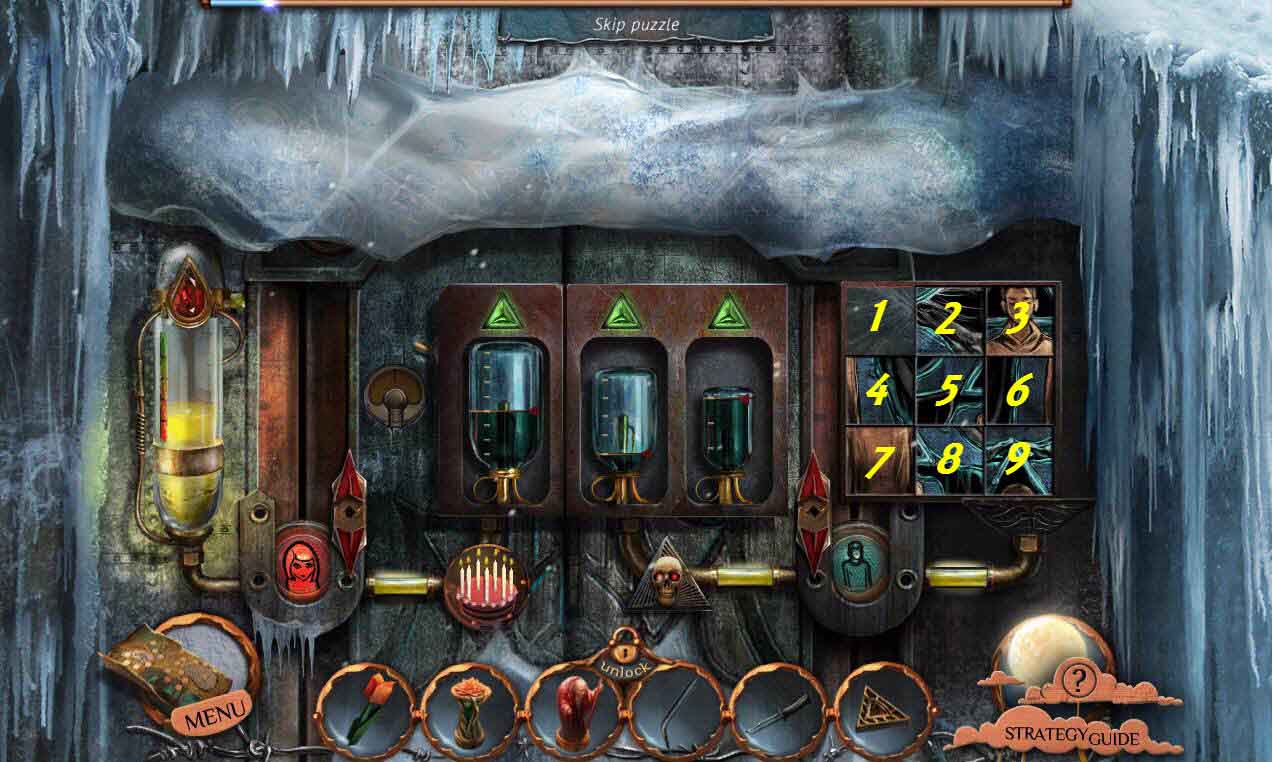The width and height of the screenshot is (1272, 762).
Task: Click the birthday cake valve button
Action: (486, 583)
